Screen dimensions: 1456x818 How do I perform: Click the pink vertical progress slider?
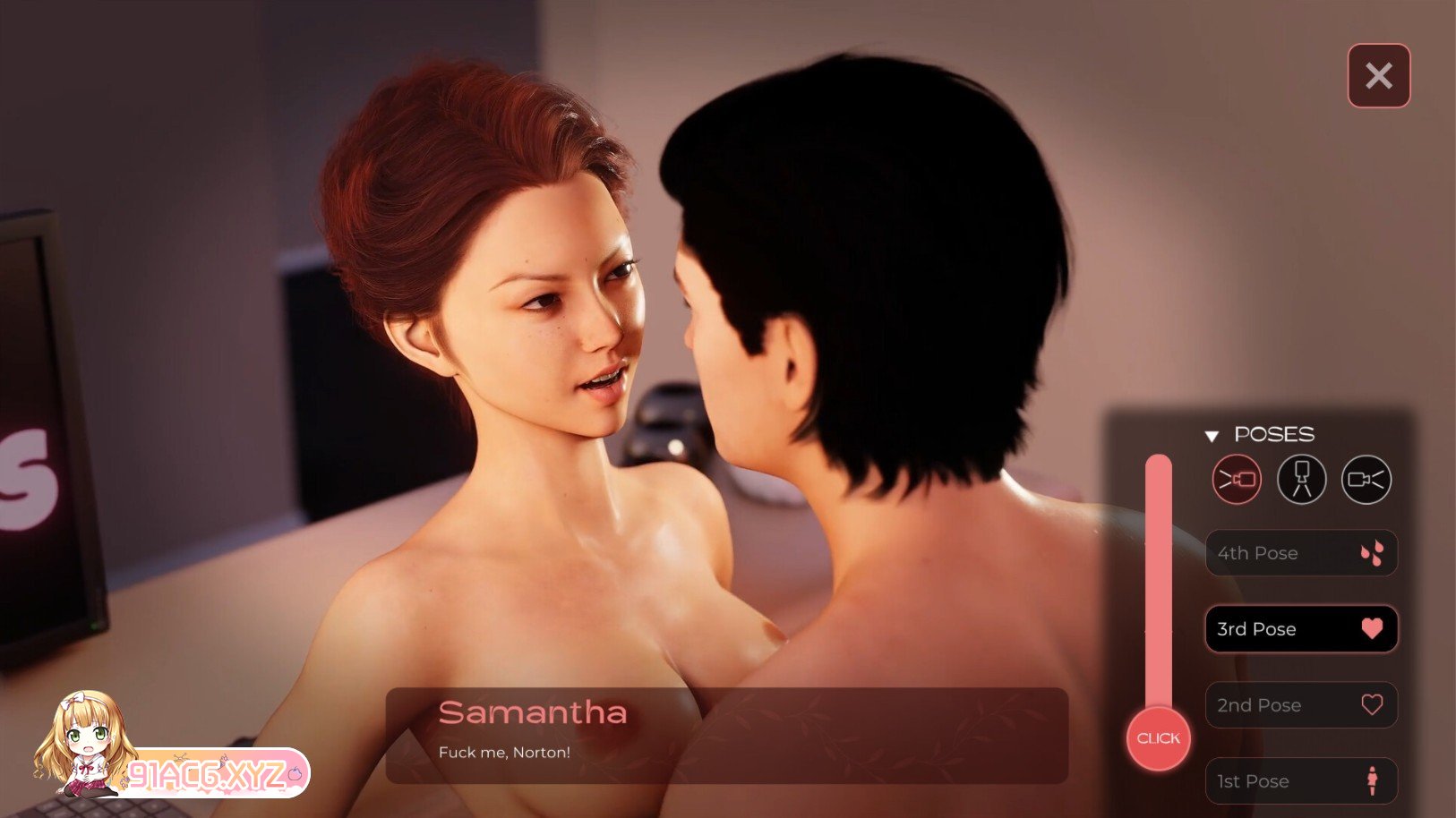1158,582
